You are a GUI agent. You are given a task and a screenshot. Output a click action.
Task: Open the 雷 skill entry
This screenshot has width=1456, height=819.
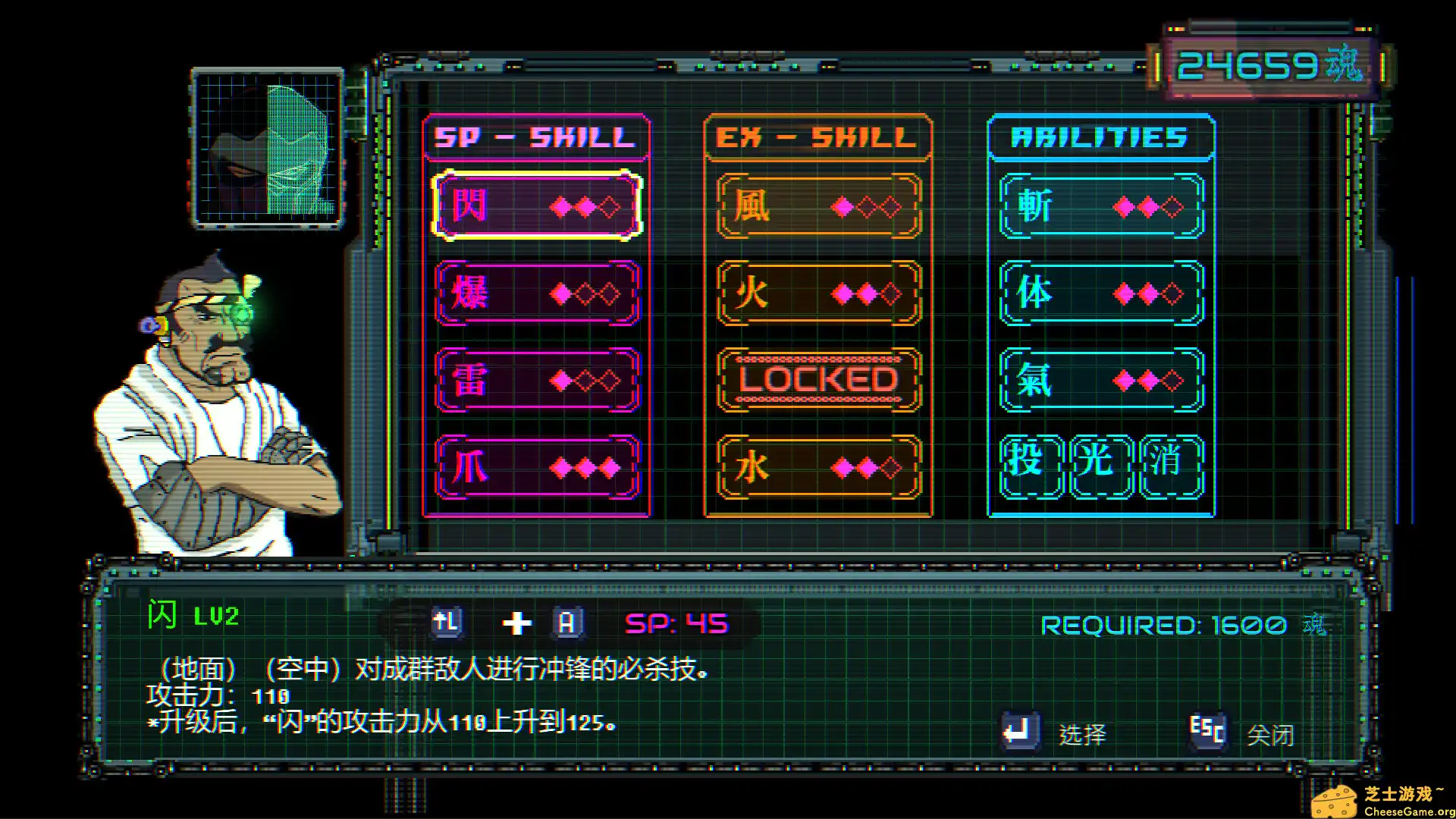[x=537, y=381]
